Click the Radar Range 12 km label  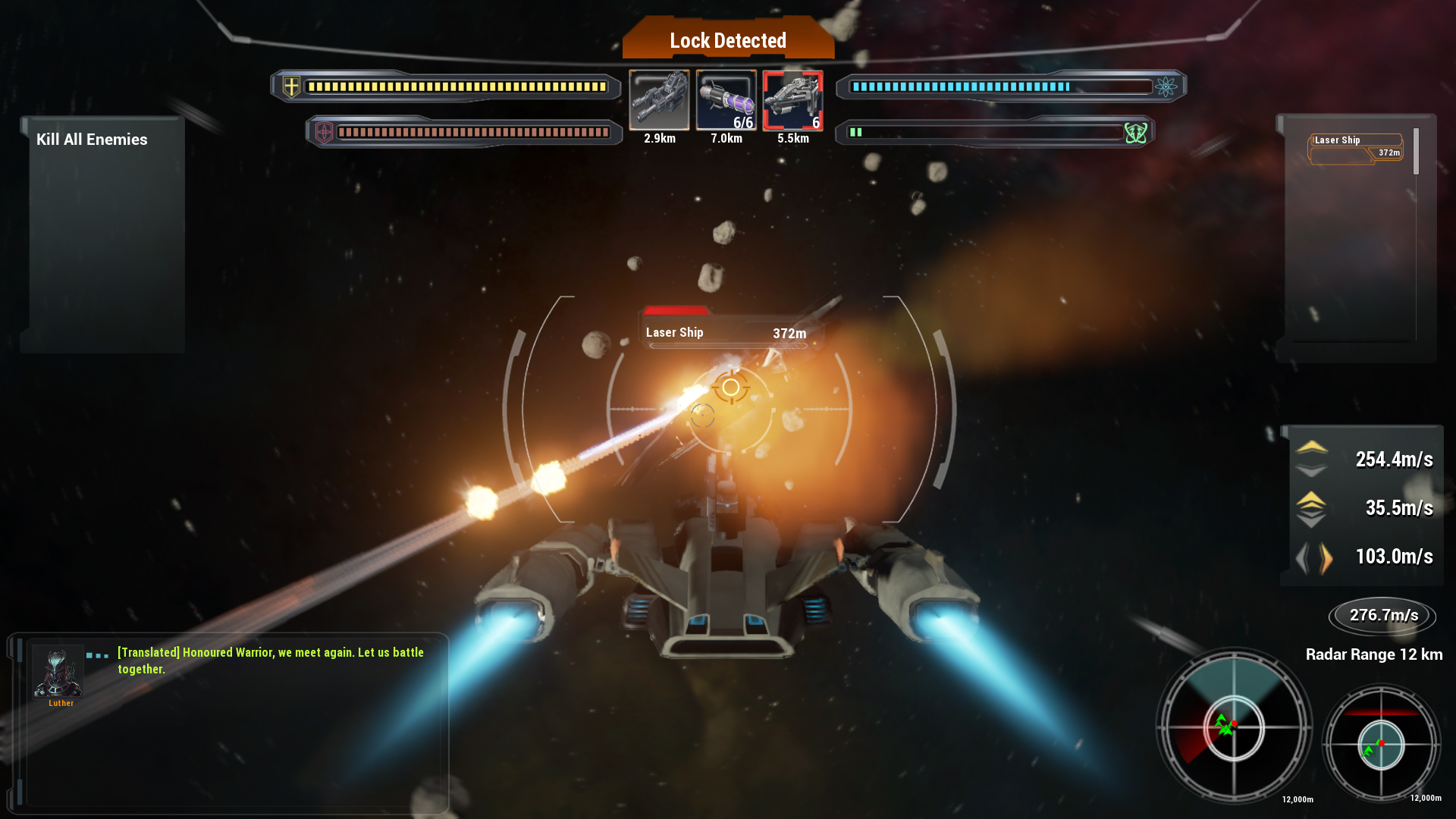point(1373,654)
